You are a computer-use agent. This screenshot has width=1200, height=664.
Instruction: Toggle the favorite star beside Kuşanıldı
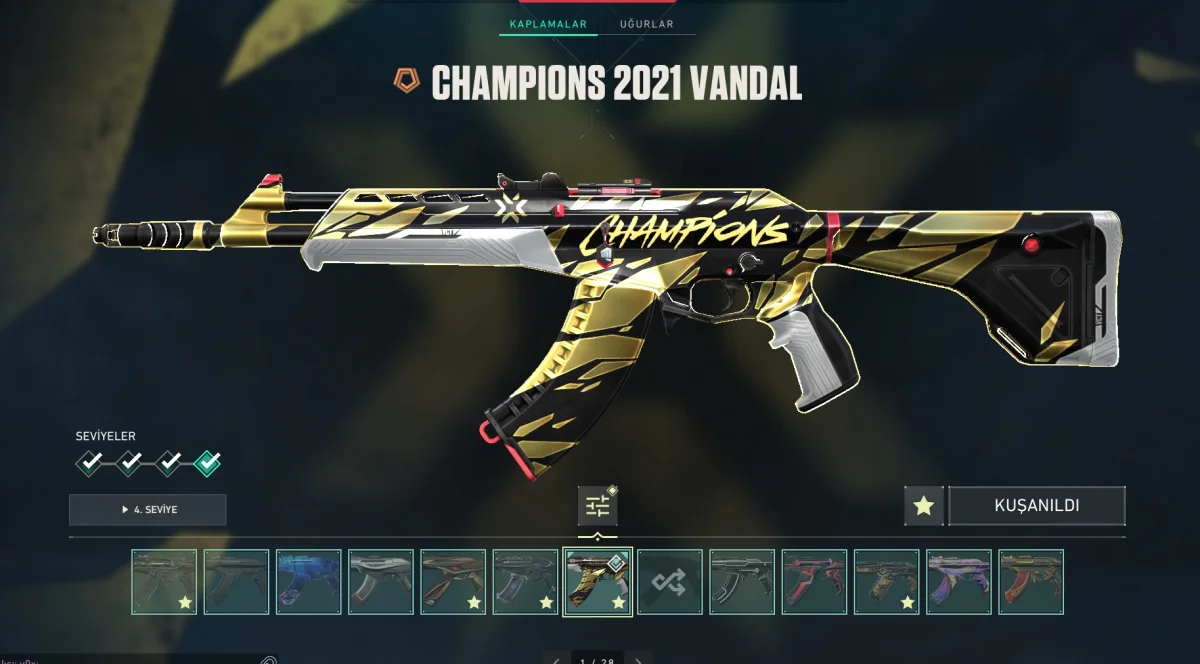tap(923, 506)
